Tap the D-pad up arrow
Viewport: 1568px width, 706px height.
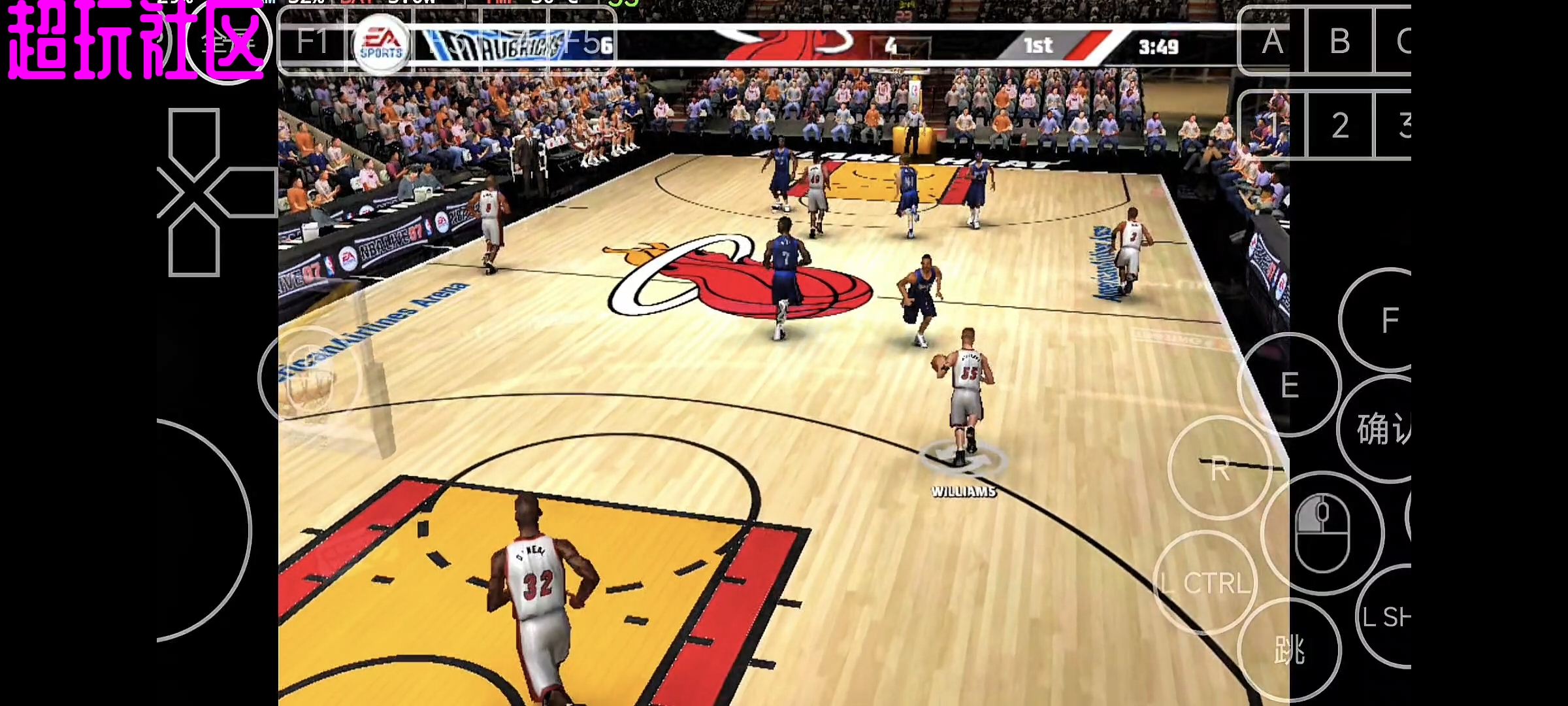coord(193,141)
